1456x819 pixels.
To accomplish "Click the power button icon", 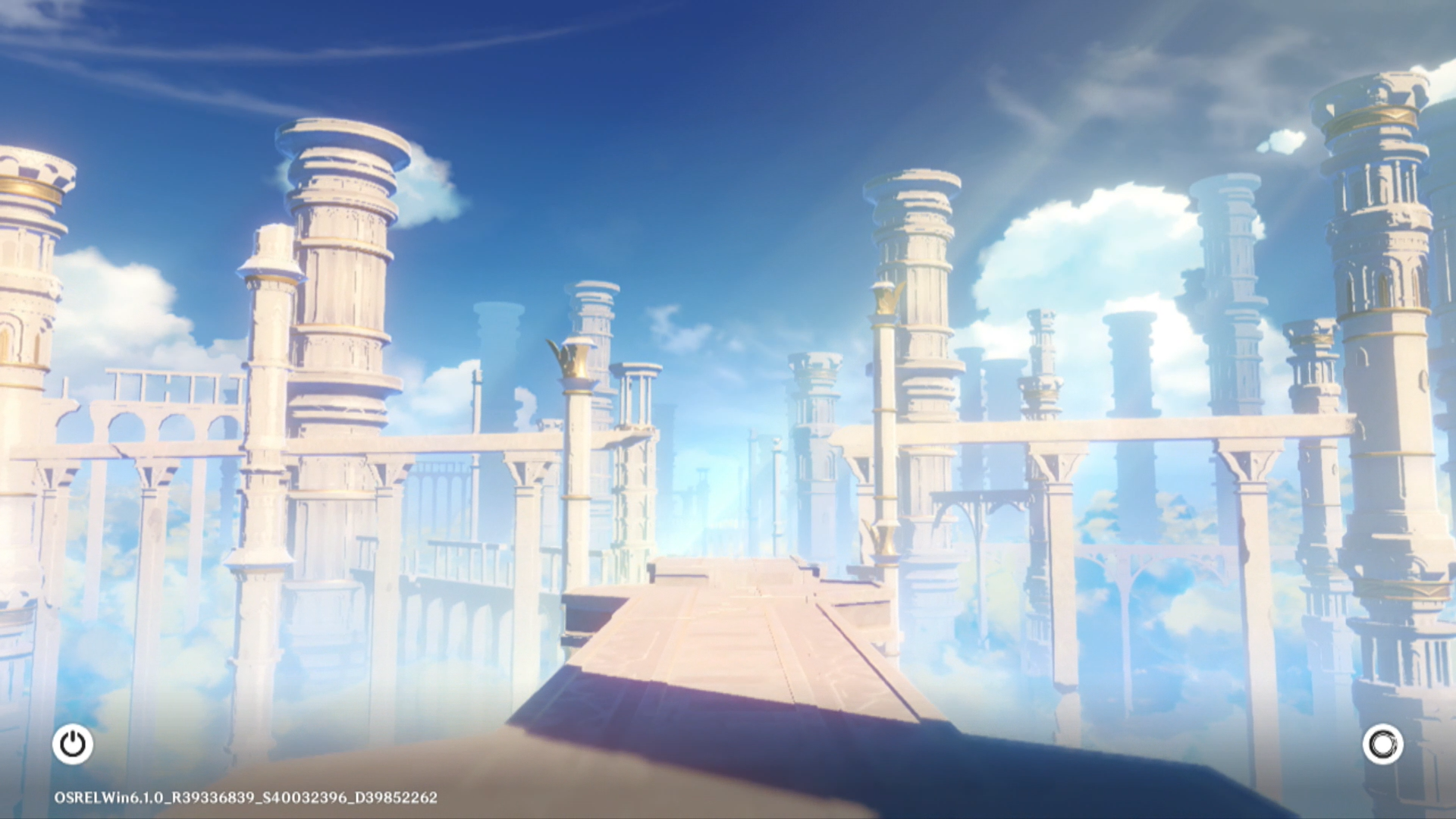I will [x=73, y=744].
